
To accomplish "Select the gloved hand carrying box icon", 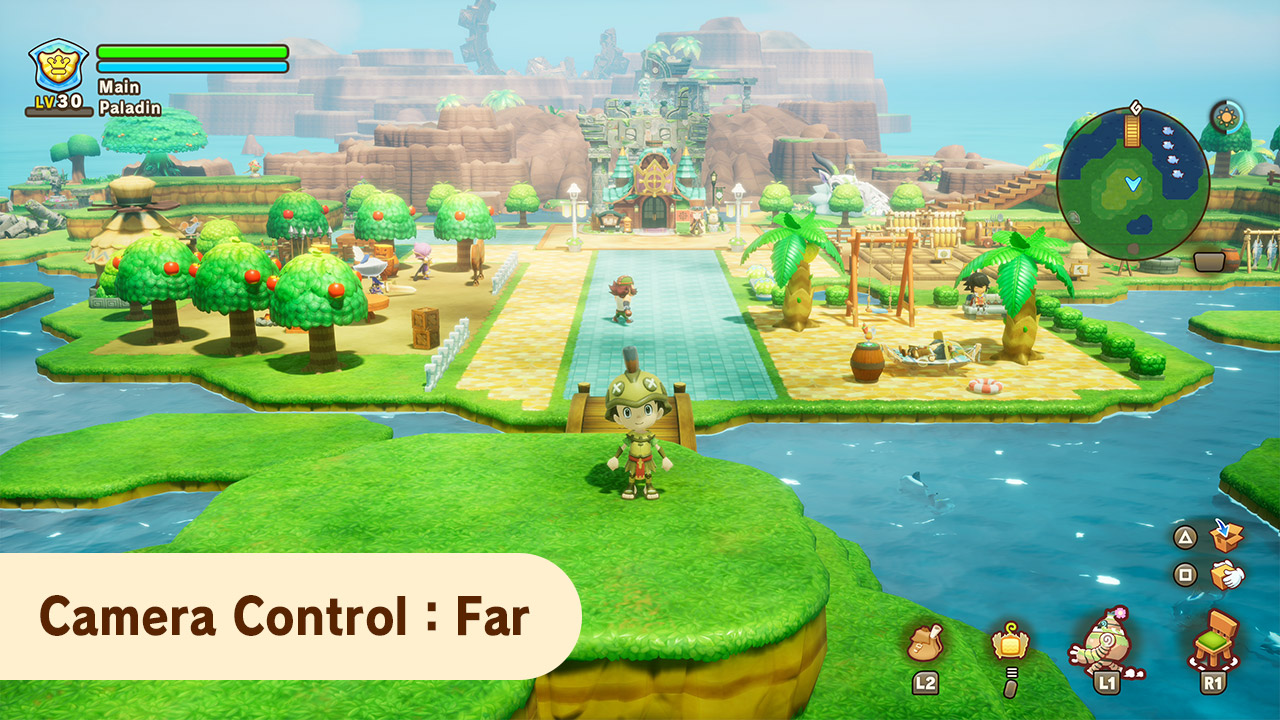I will [1226, 575].
